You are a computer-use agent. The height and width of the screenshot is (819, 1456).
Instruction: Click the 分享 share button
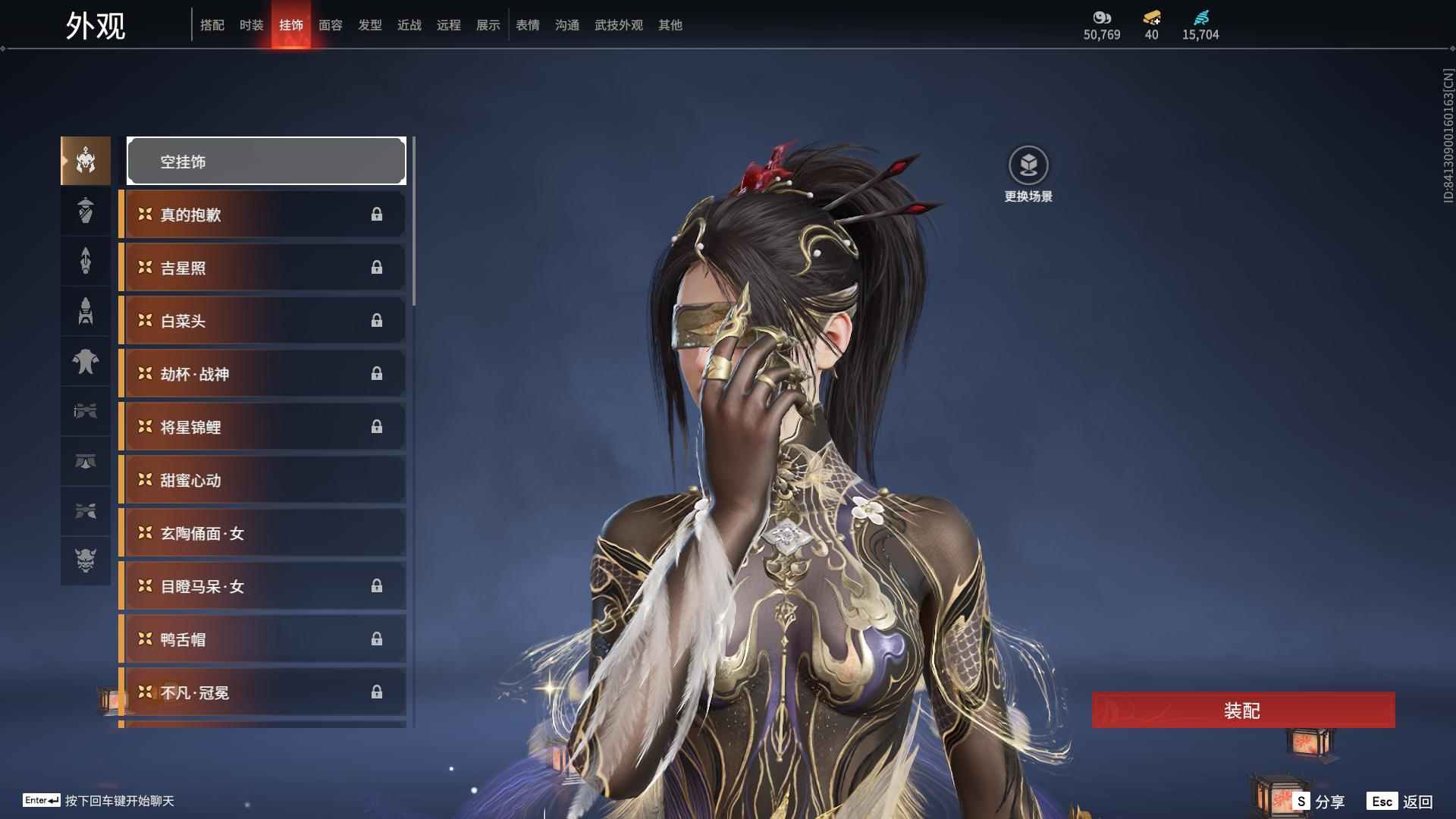pos(1319,801)
